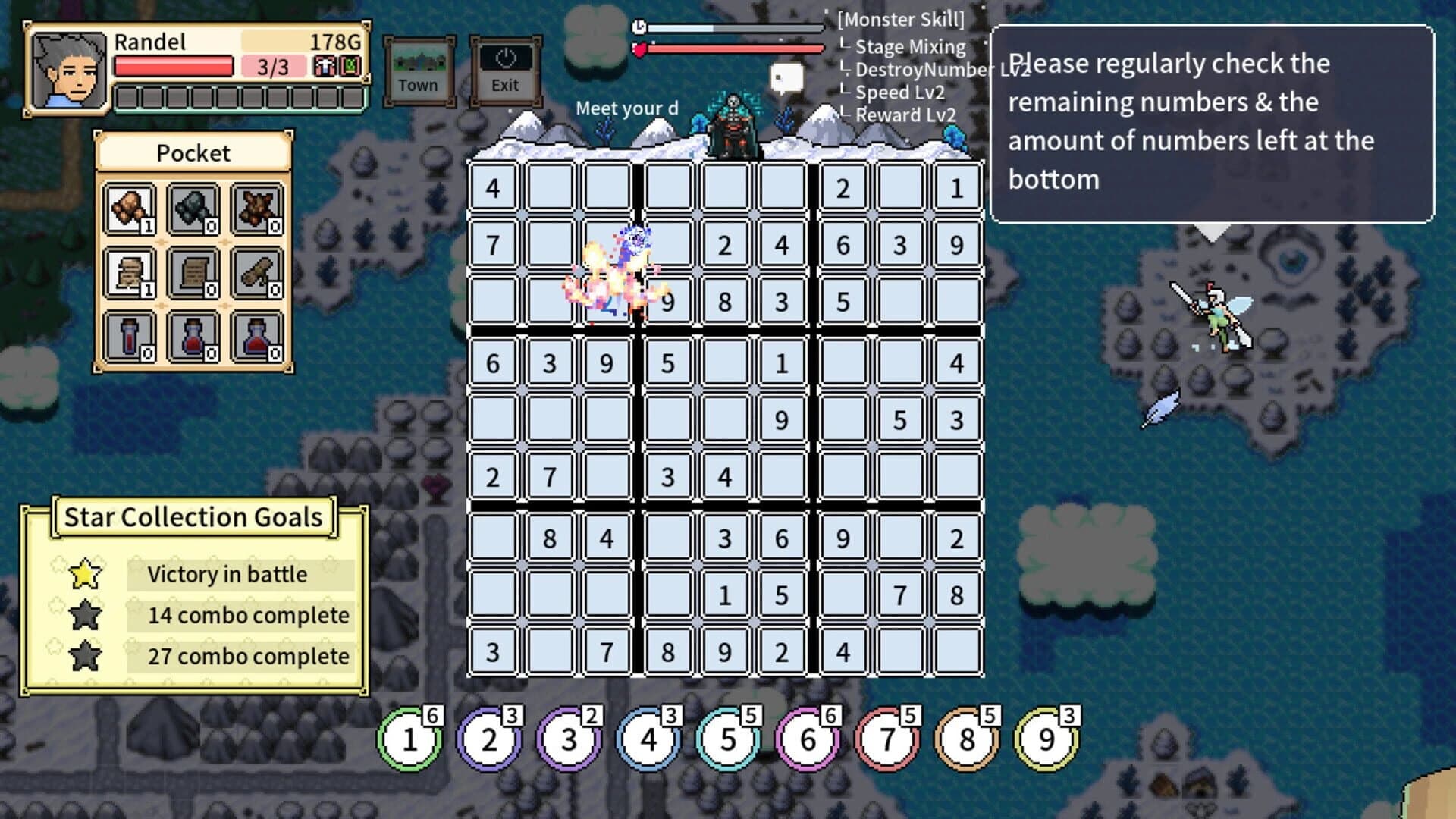Select the thin red vial in the Pocket

click(129, 337)
